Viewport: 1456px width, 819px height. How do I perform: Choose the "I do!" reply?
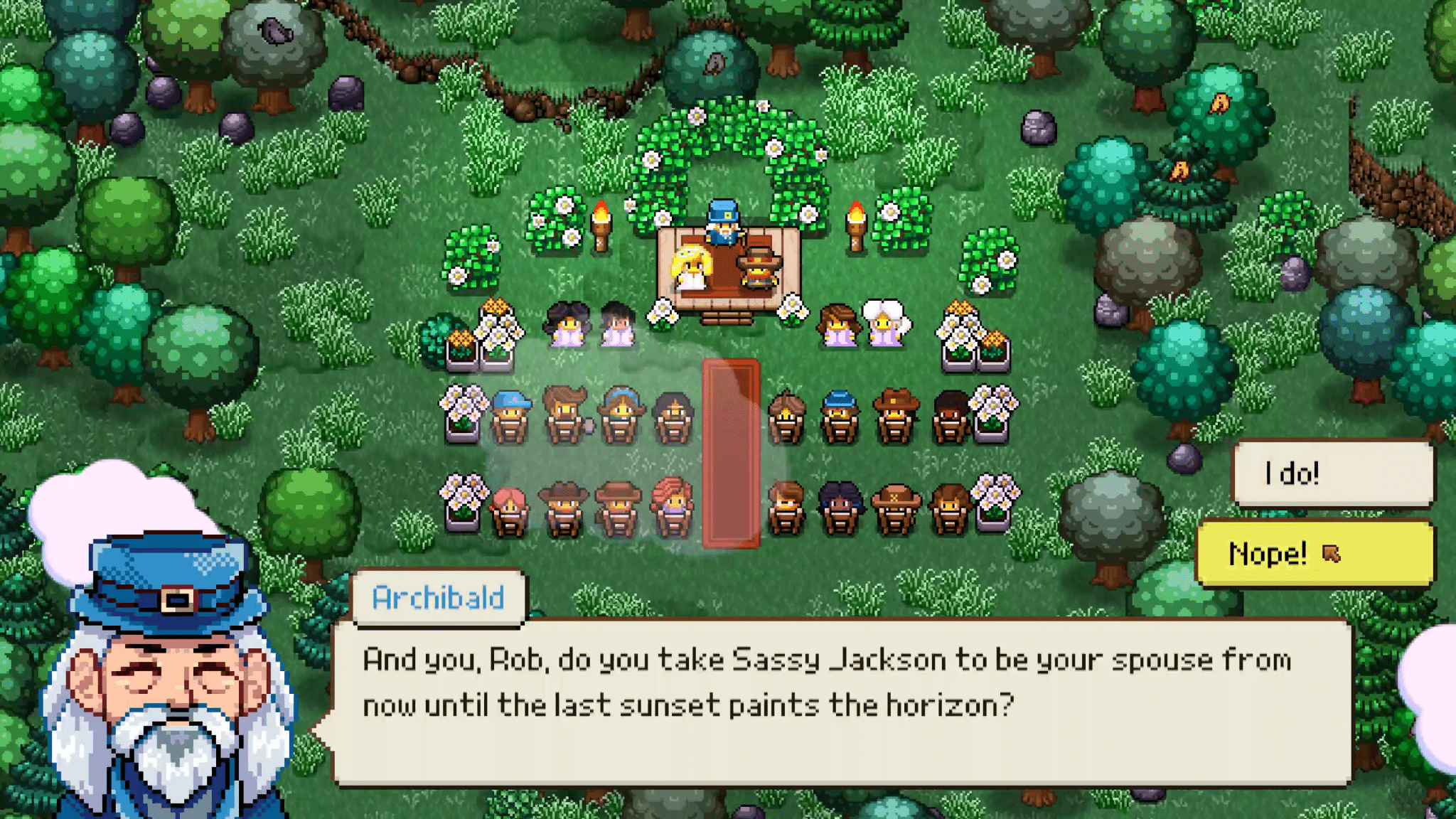click(1332, 473)
